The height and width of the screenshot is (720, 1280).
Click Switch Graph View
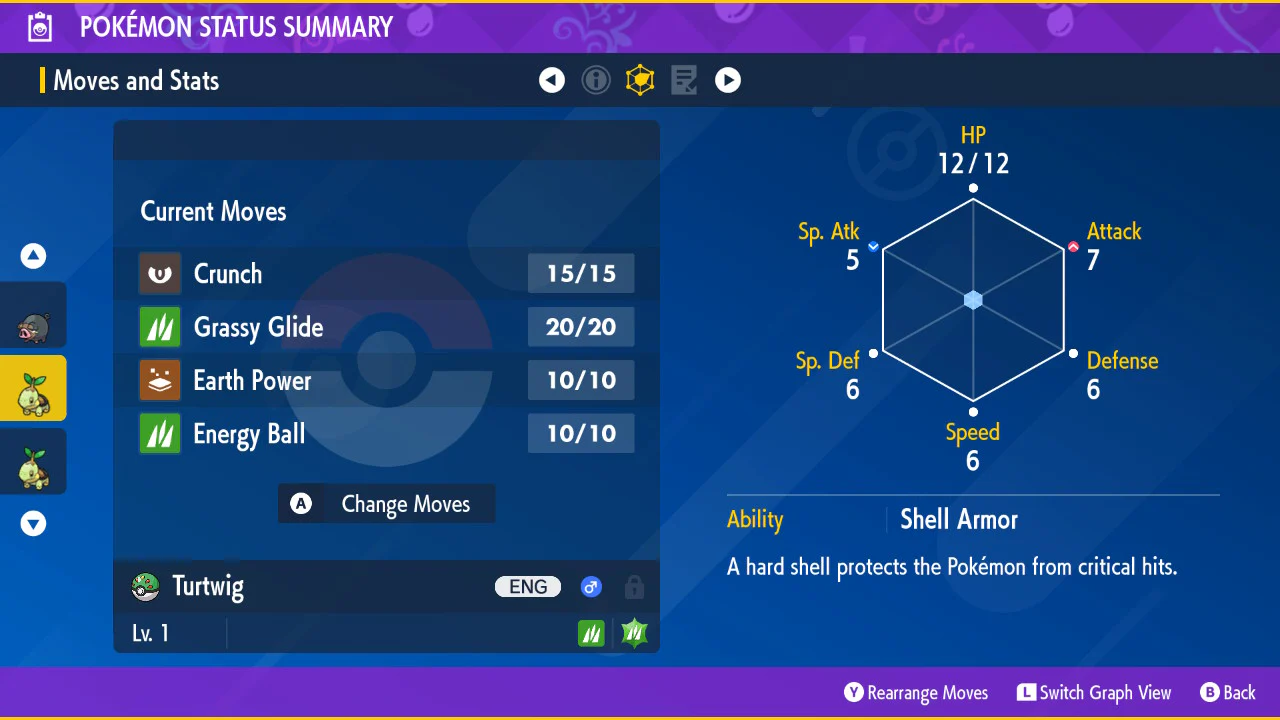tap(1094, 693)
